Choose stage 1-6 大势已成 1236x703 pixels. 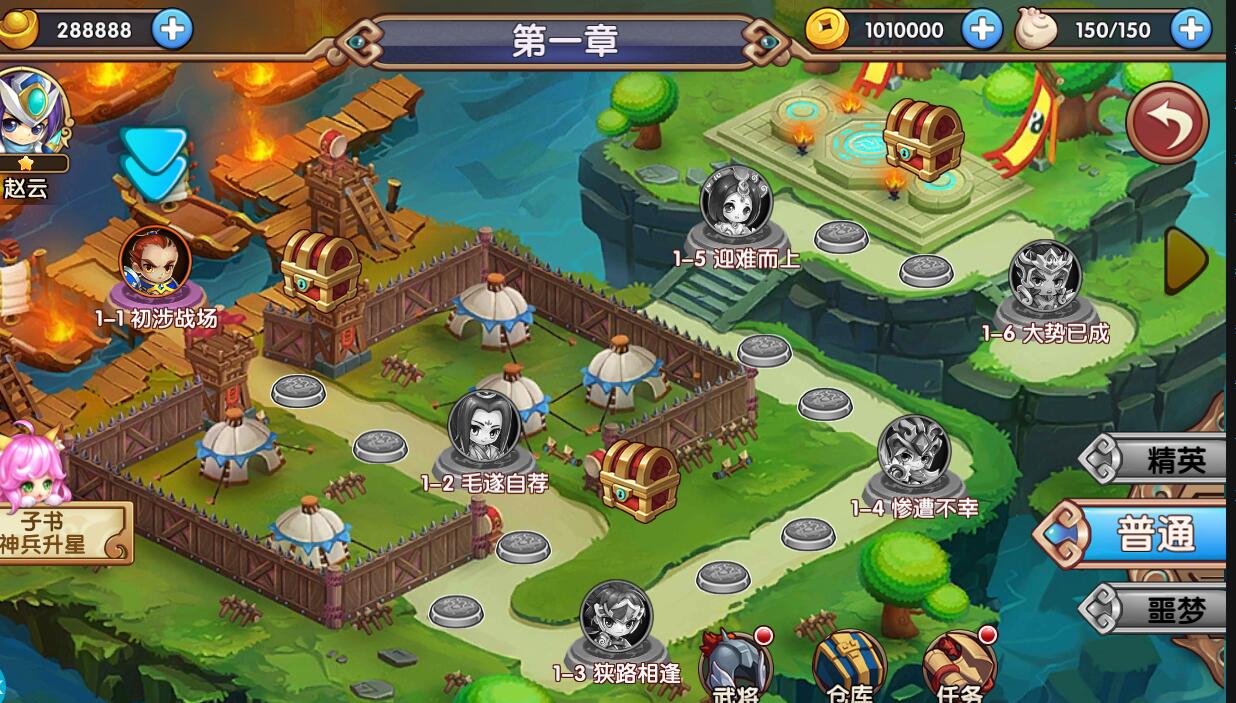1045,279
